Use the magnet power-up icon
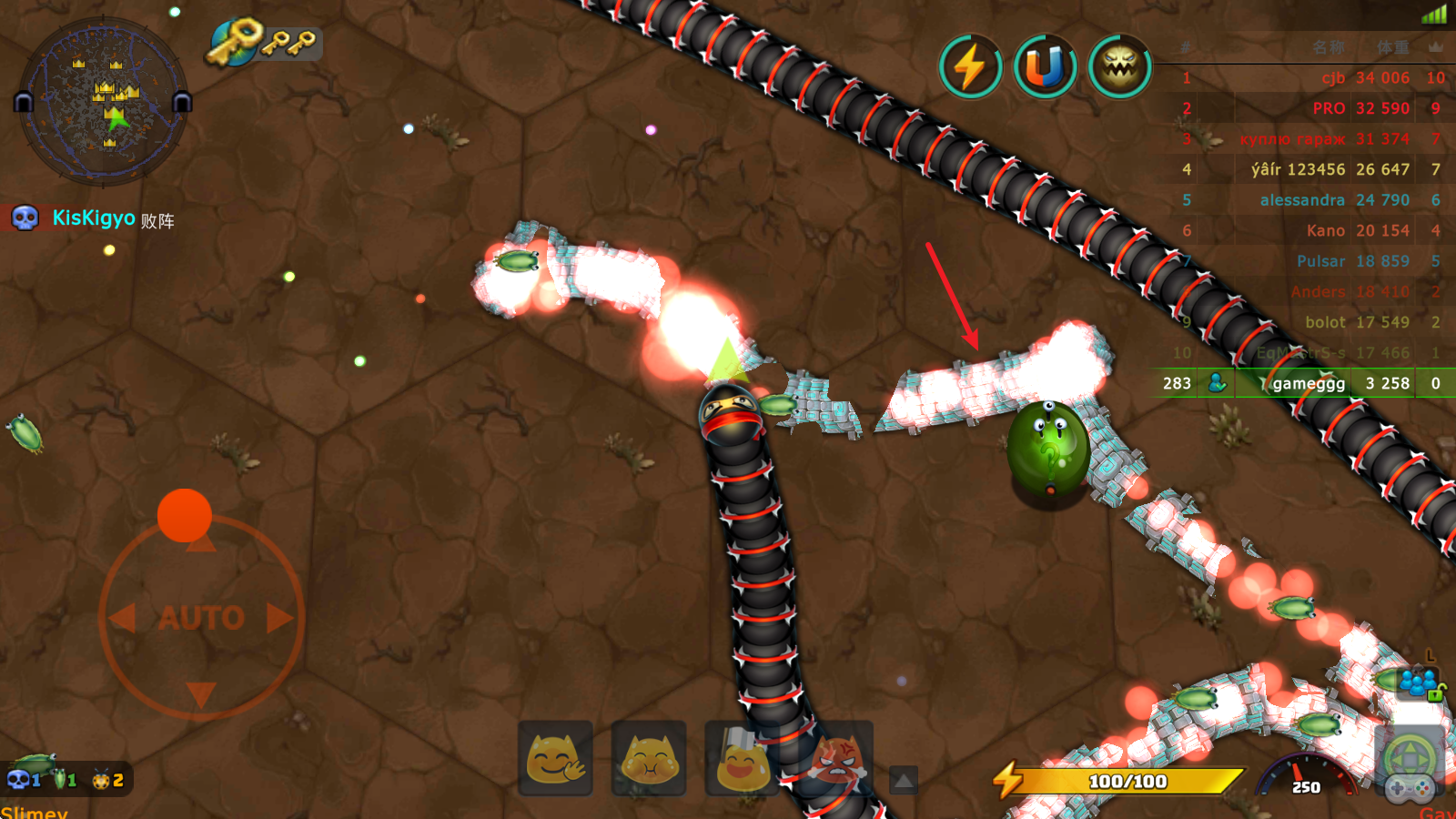1456x819 pixels. (x=1045, y=67)
